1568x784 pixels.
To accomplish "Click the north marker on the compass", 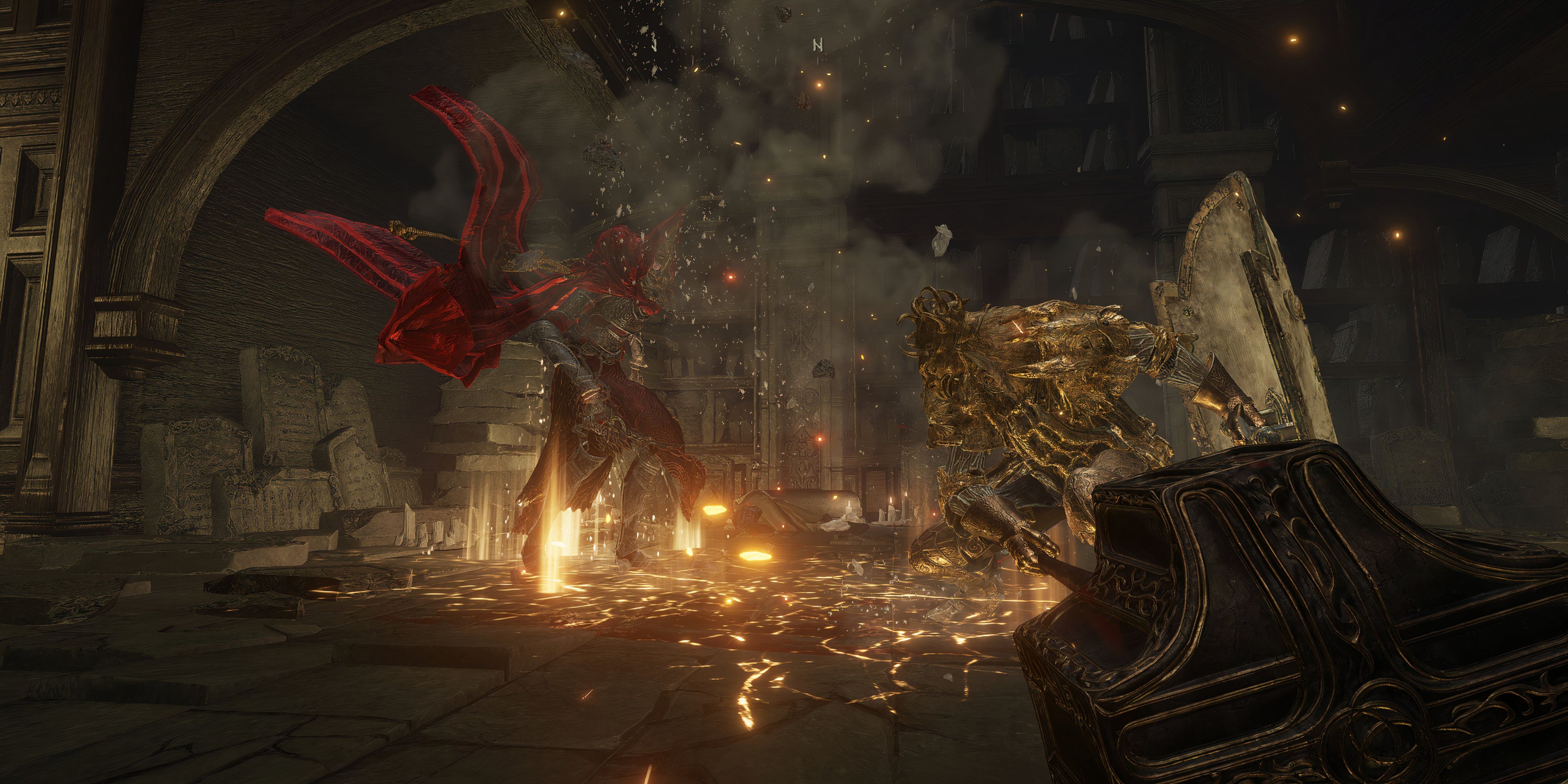I will pos(817,45).
